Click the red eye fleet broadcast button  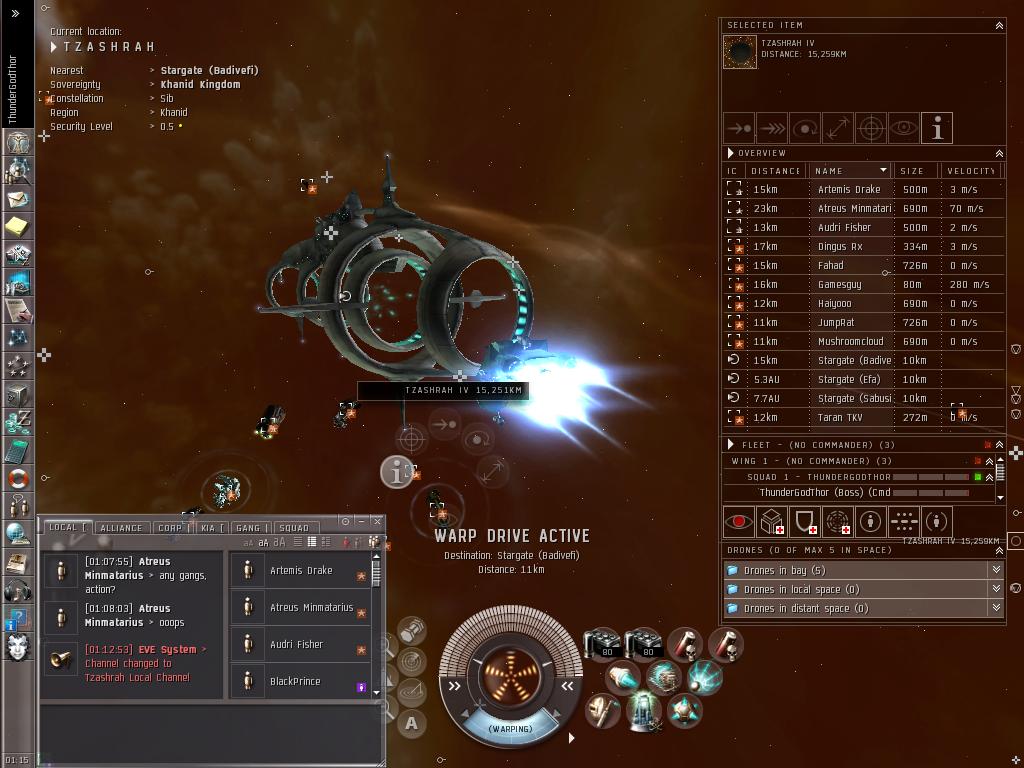tap(739, 521)
